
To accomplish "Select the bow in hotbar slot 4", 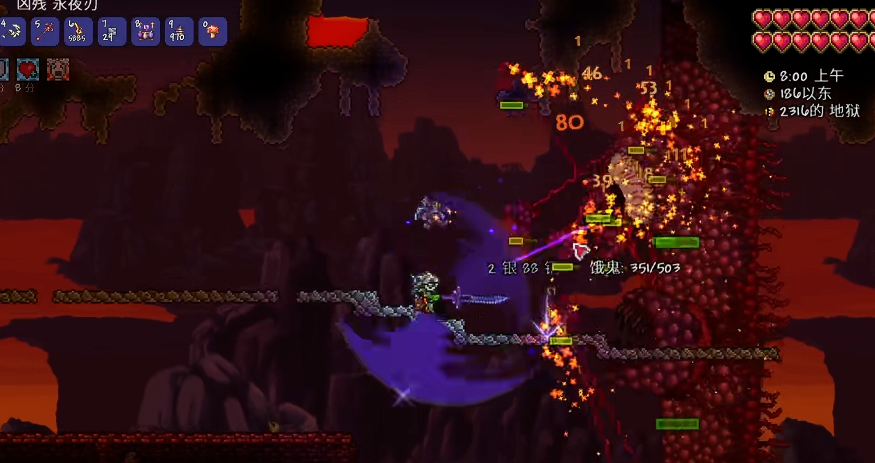I will (13, 31).
